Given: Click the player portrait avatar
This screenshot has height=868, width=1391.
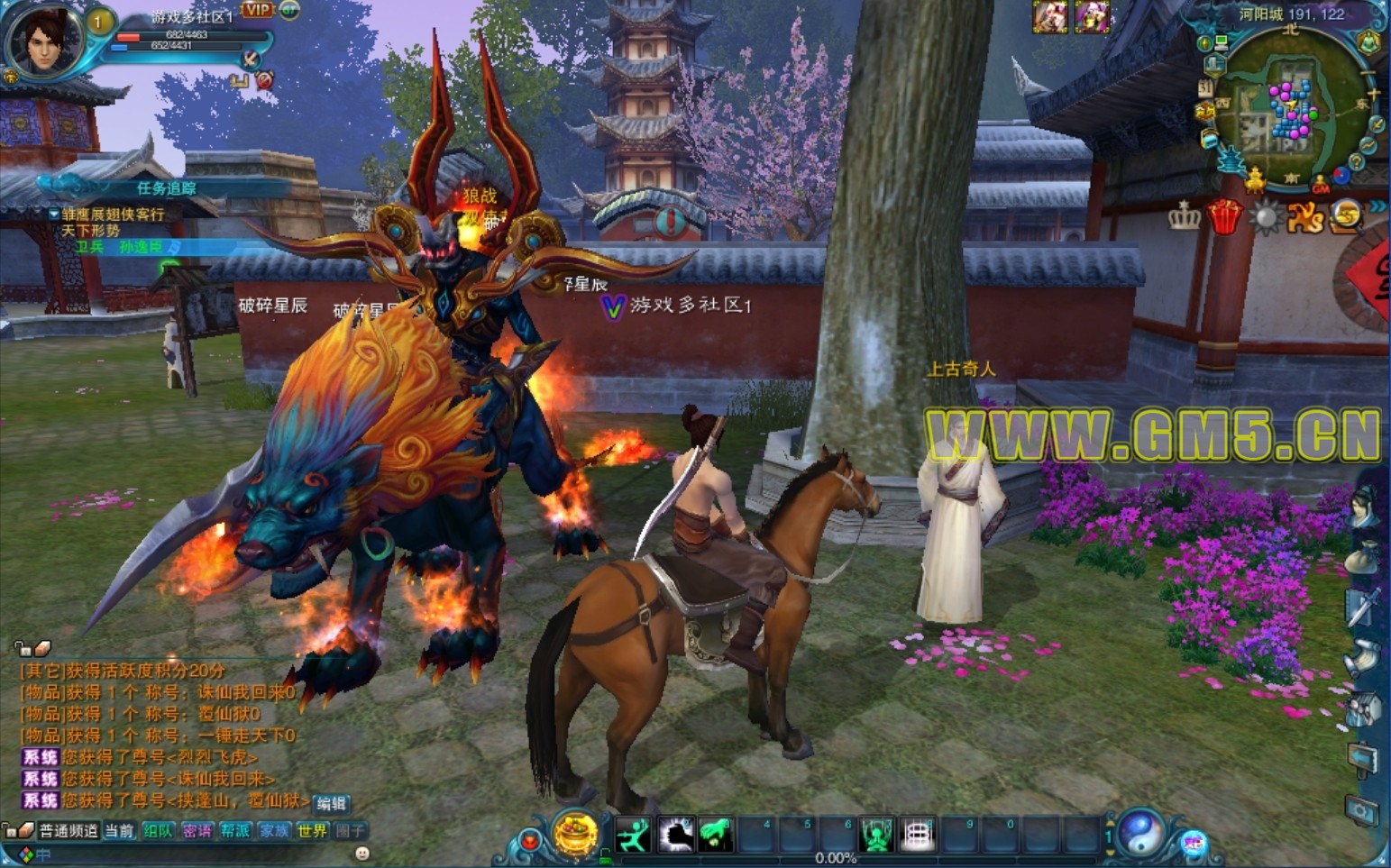Looking at the screenshot, I should (43, 41).
